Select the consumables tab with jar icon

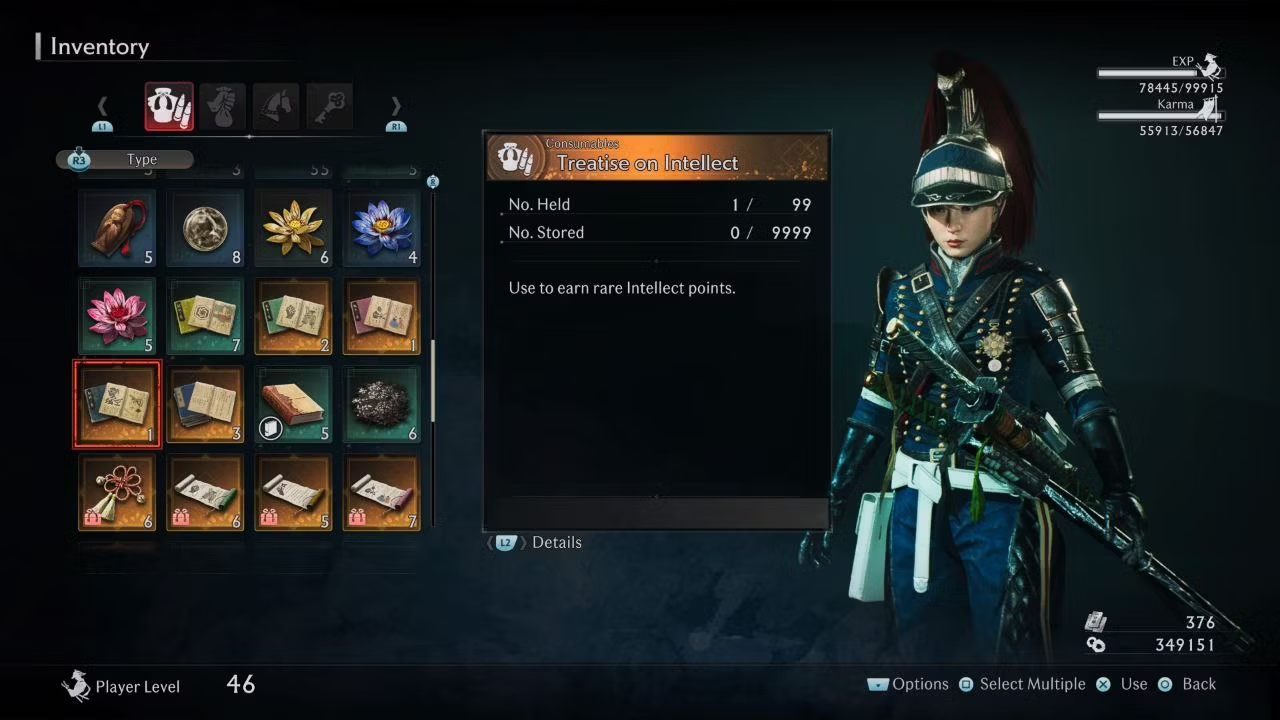coord(169,106)
